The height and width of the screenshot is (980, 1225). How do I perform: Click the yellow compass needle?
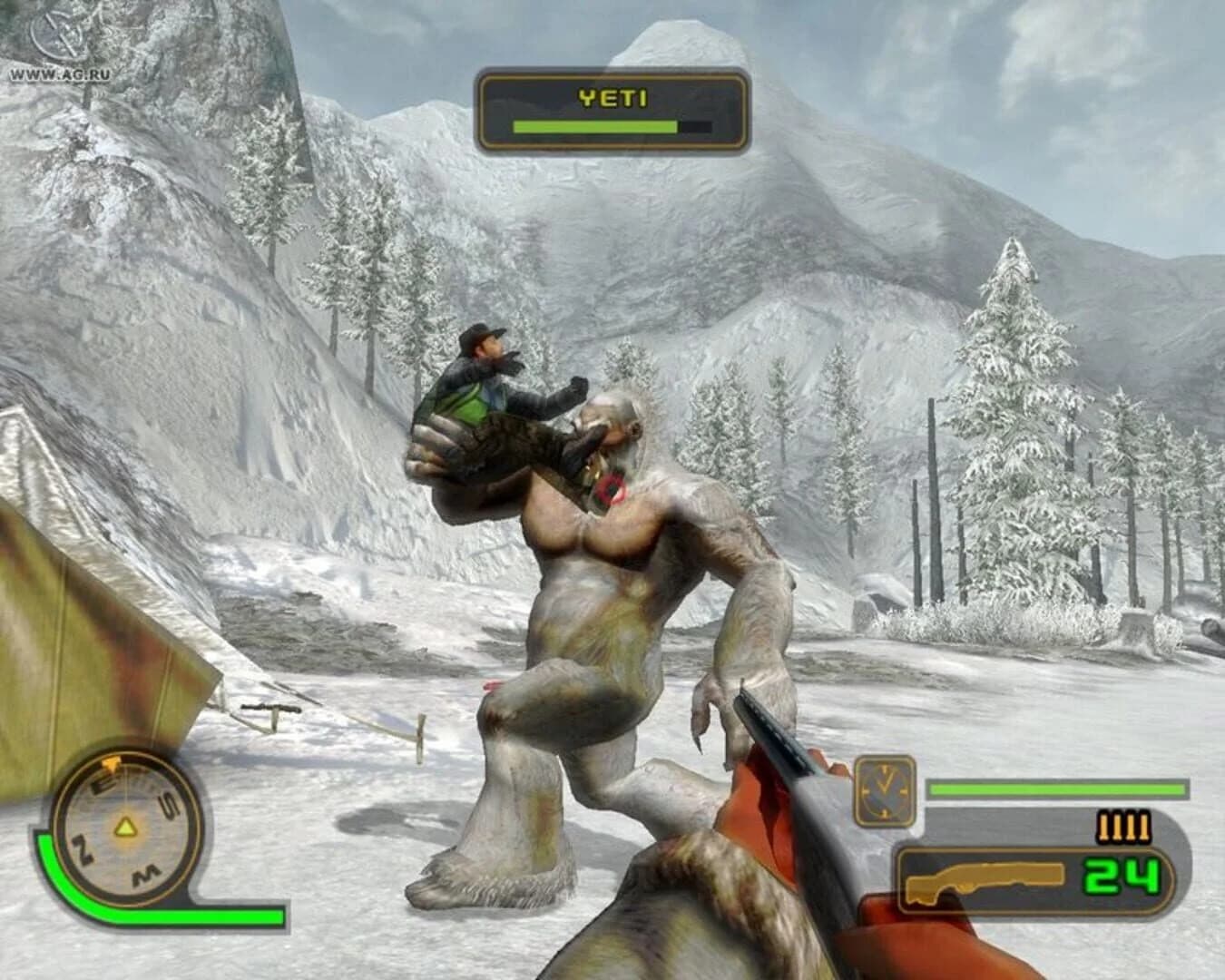click(125, 828)
